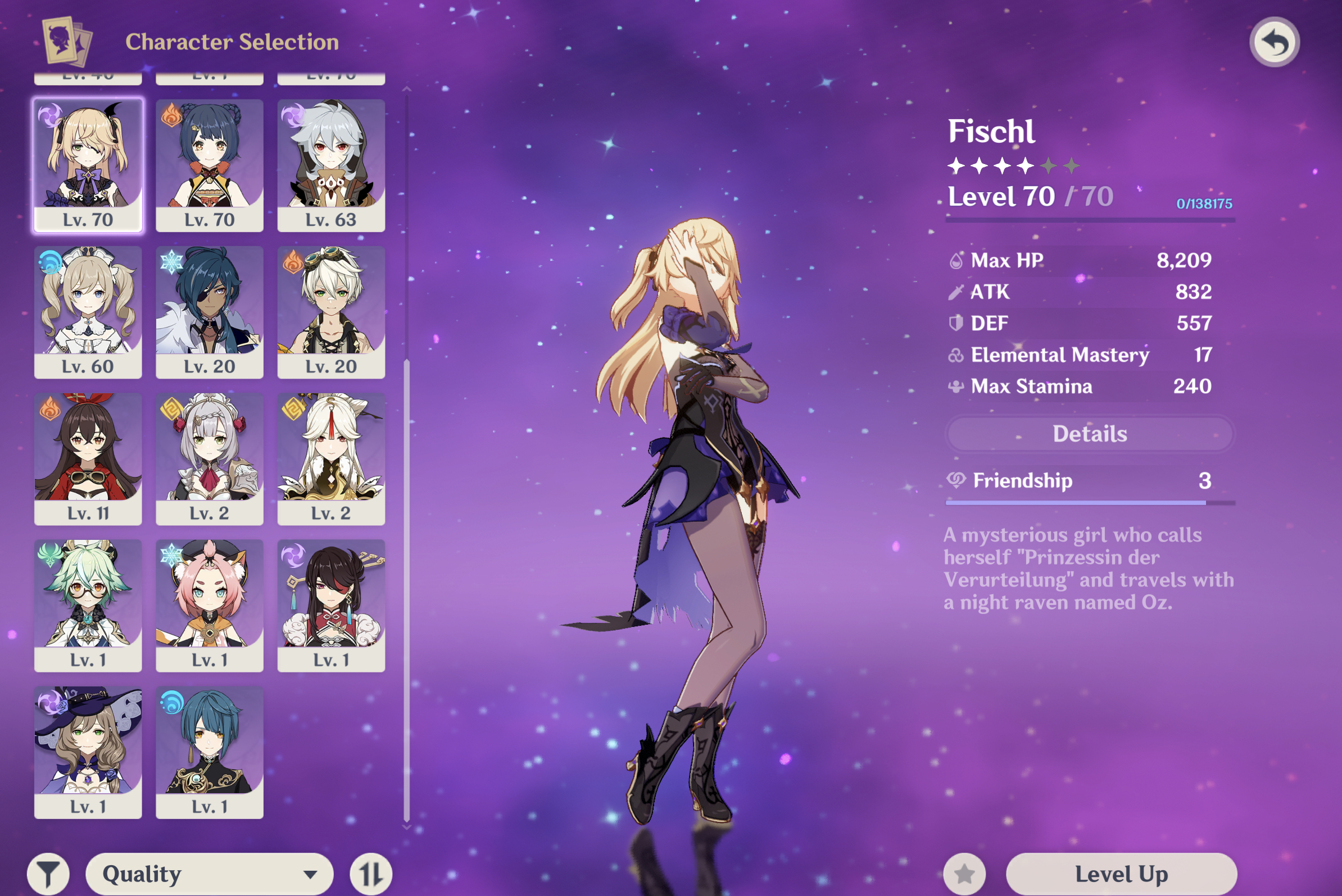
Task: Choose Bennett's level 20 portrait
Action: click(331, 311)
